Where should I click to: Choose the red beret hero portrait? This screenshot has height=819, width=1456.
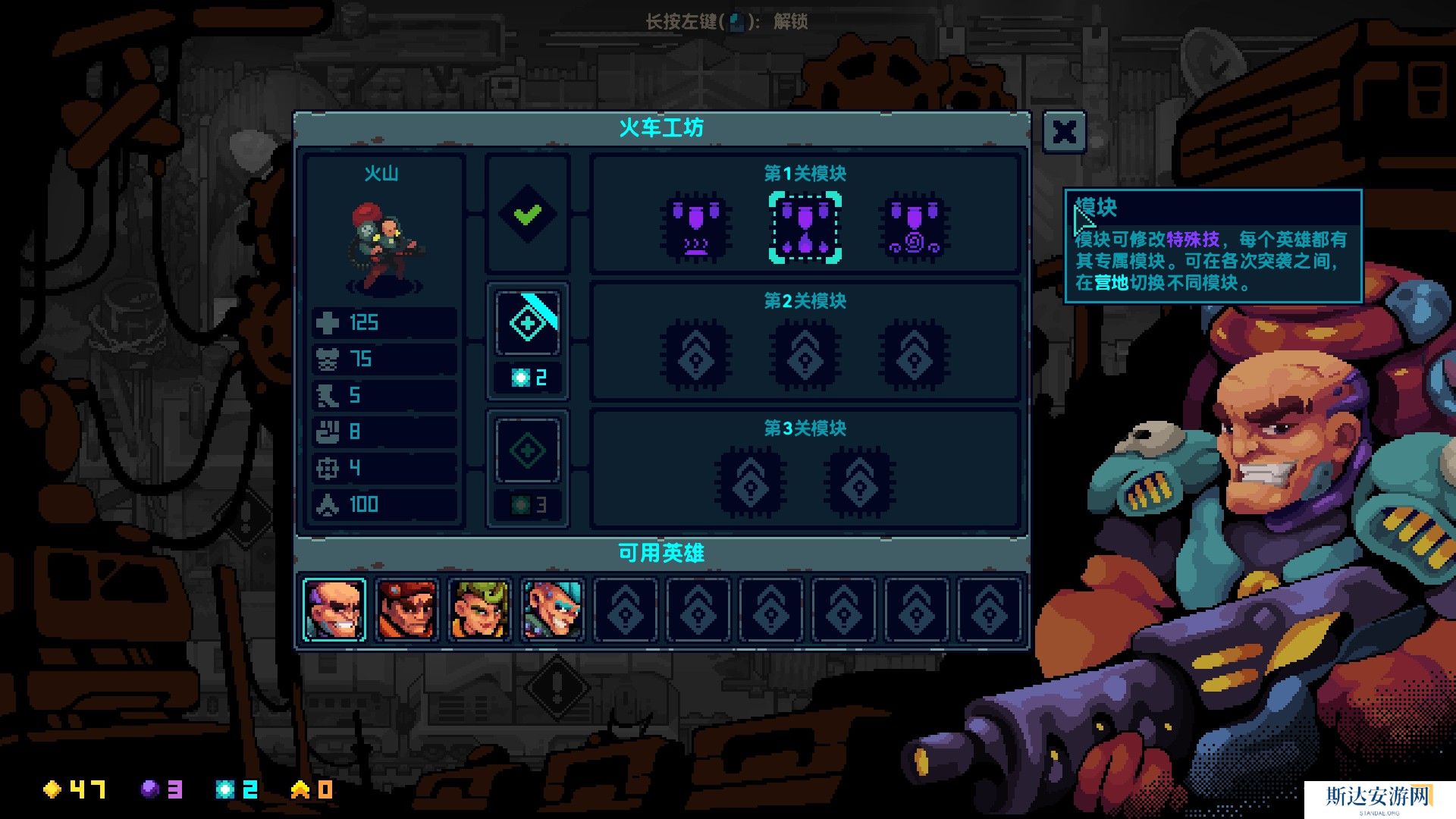click(x=406, y=609)
